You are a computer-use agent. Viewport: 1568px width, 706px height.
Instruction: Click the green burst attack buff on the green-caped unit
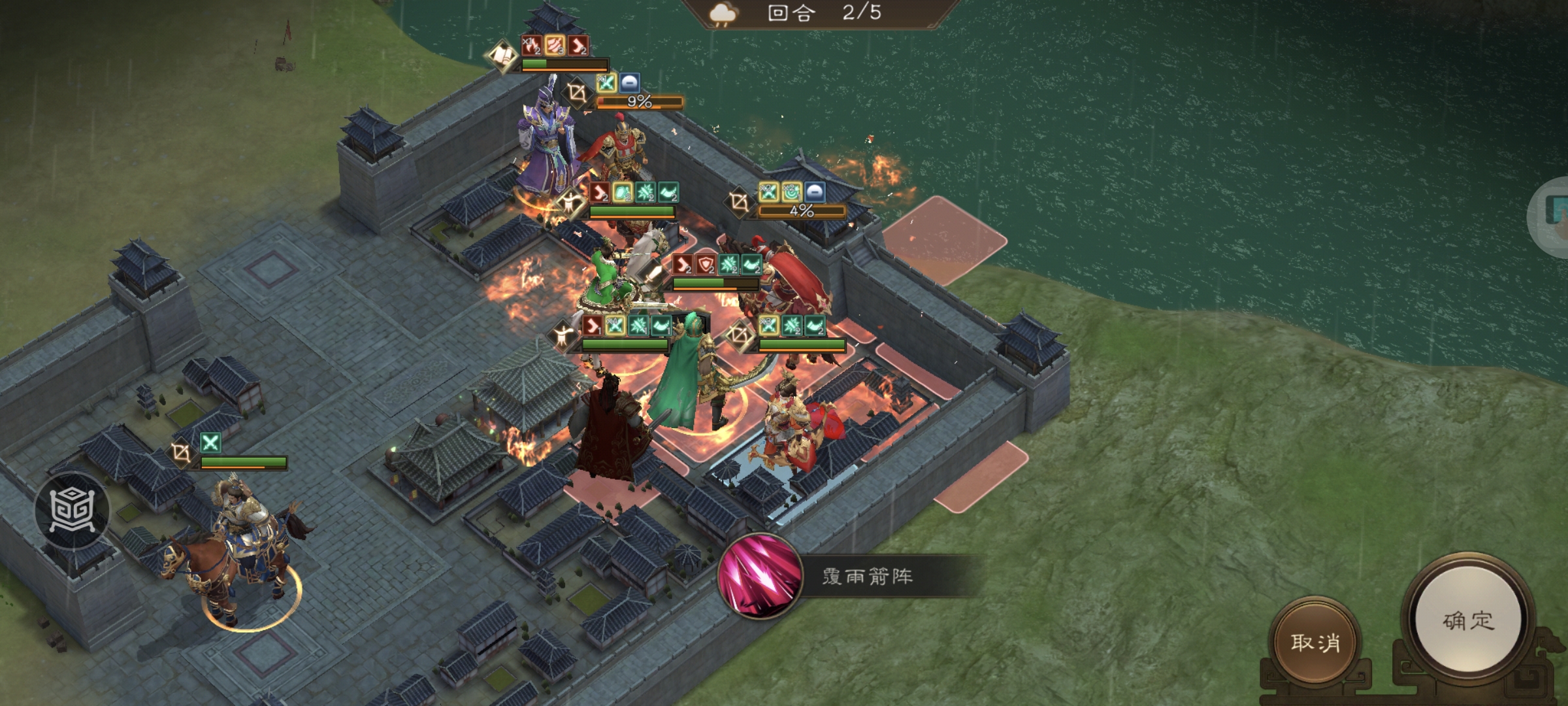638,326
